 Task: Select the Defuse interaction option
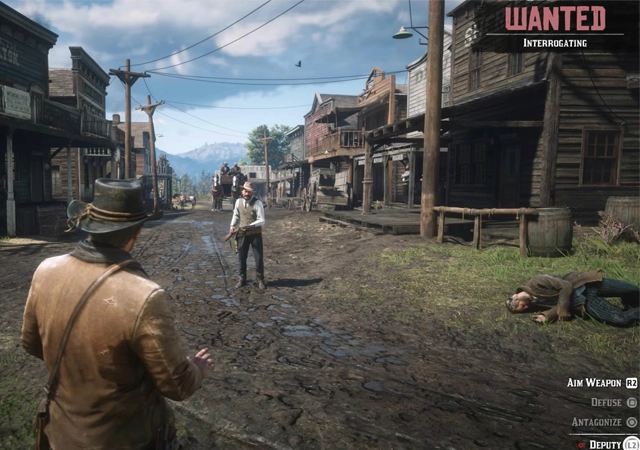[x=606, y=402]
